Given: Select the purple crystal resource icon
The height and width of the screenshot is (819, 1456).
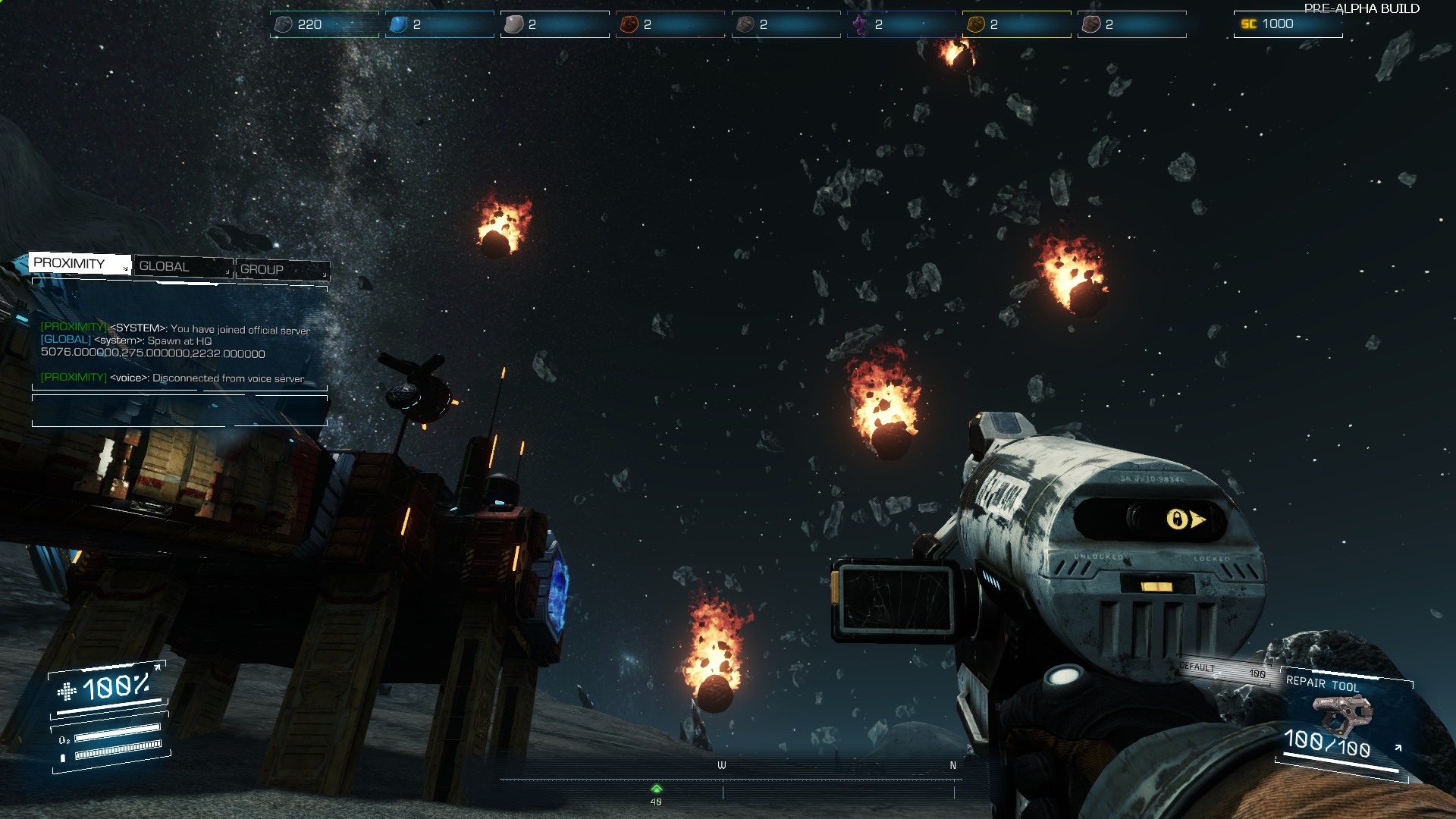Looking at the screenshot, I should point(860,24).
